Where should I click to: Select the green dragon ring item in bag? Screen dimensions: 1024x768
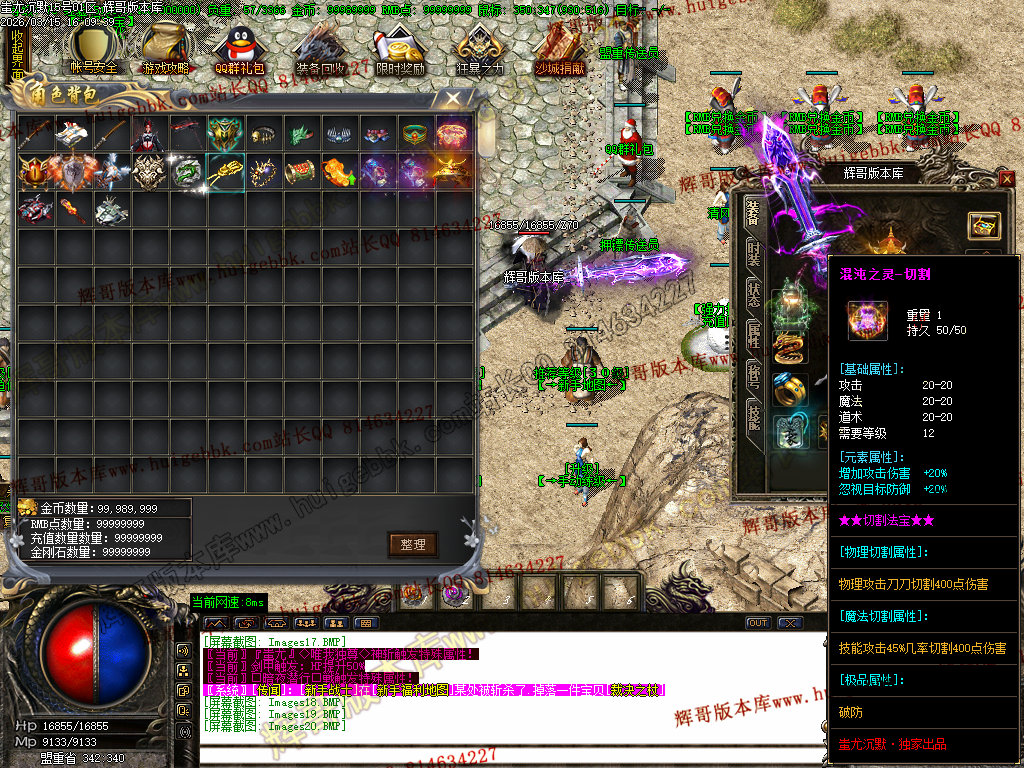188,172
